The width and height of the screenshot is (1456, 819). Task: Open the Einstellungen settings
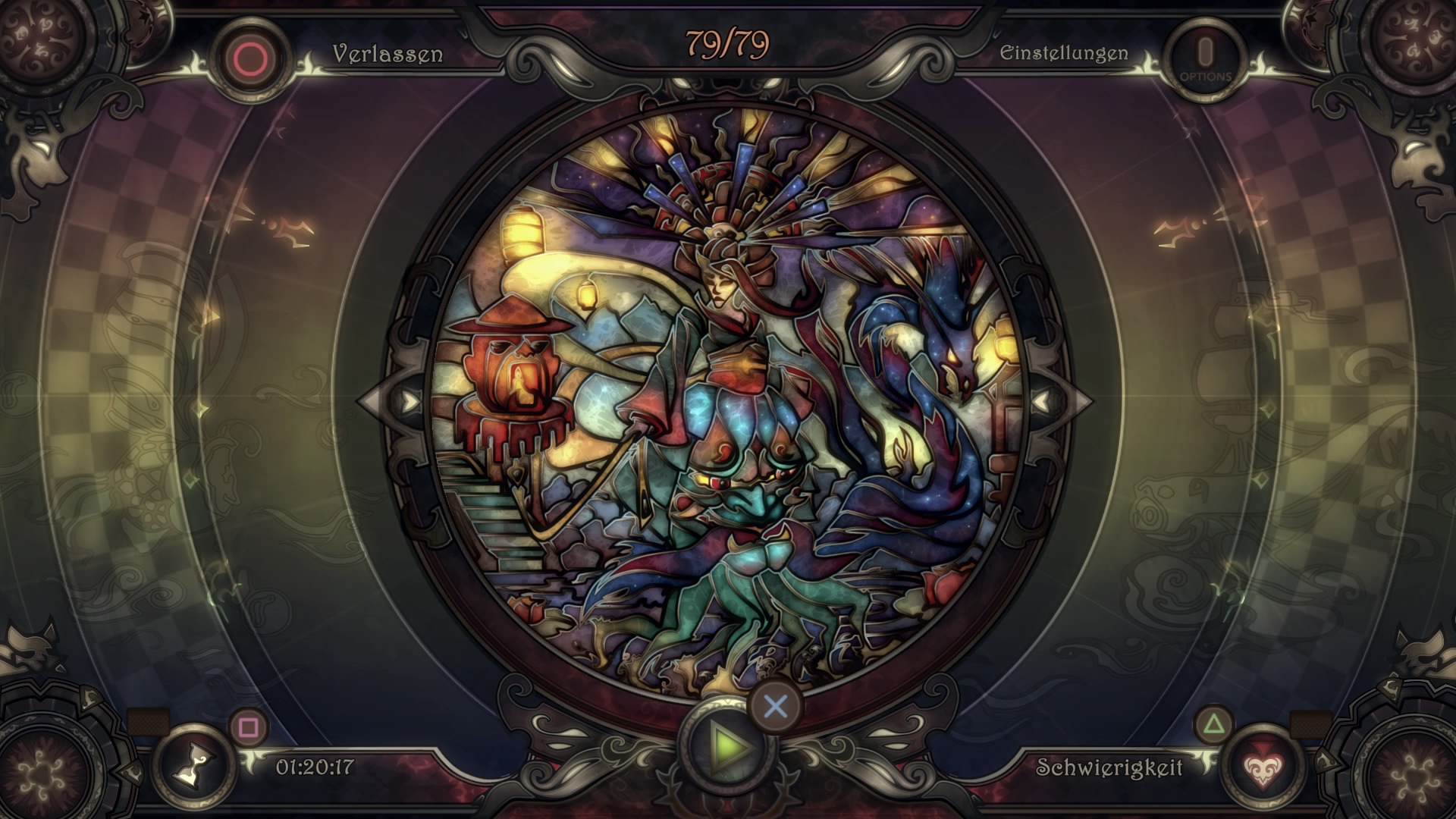coord(1065,53)
